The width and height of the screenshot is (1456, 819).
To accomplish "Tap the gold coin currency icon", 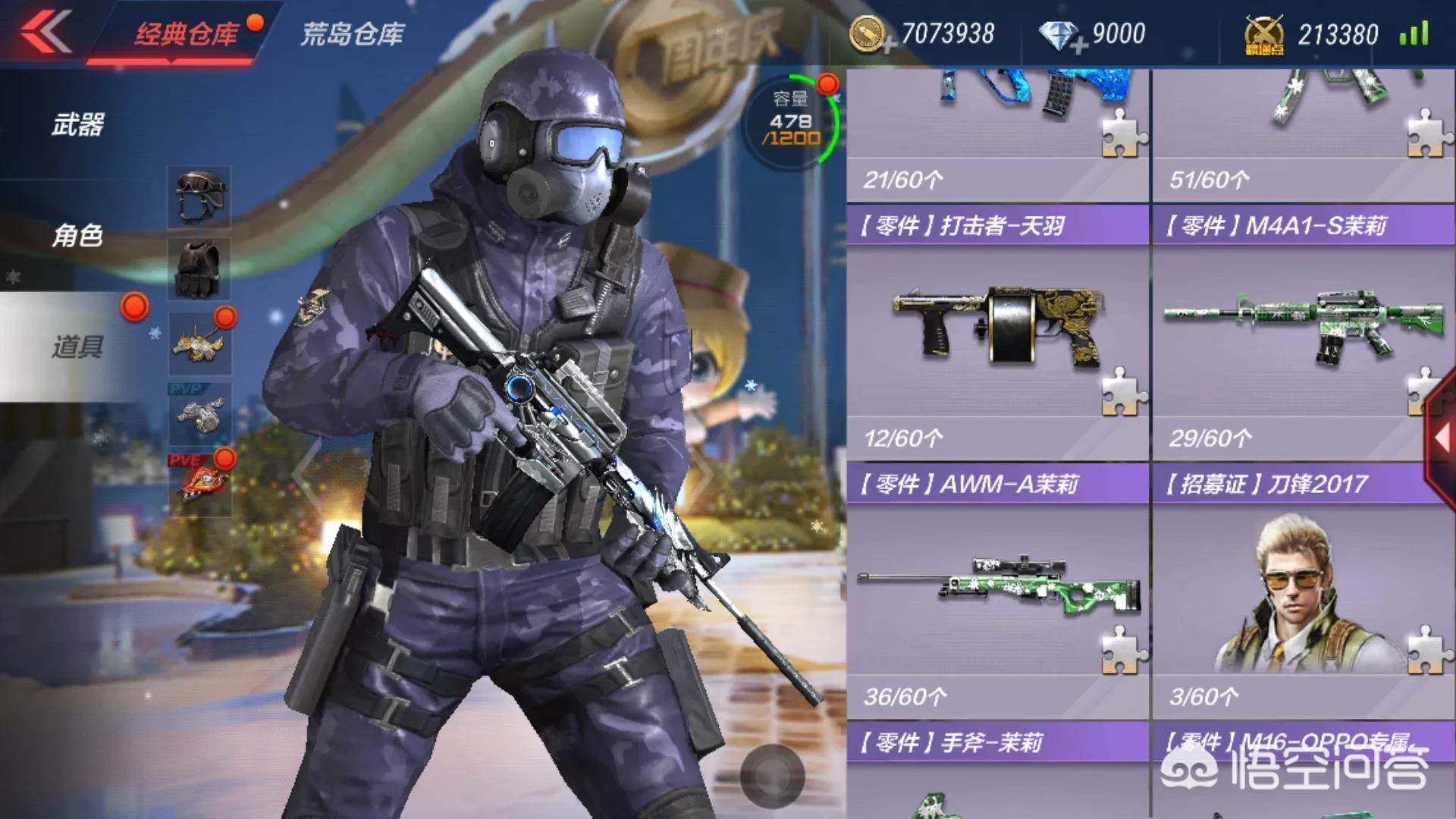I will click(x=874, y=33).
